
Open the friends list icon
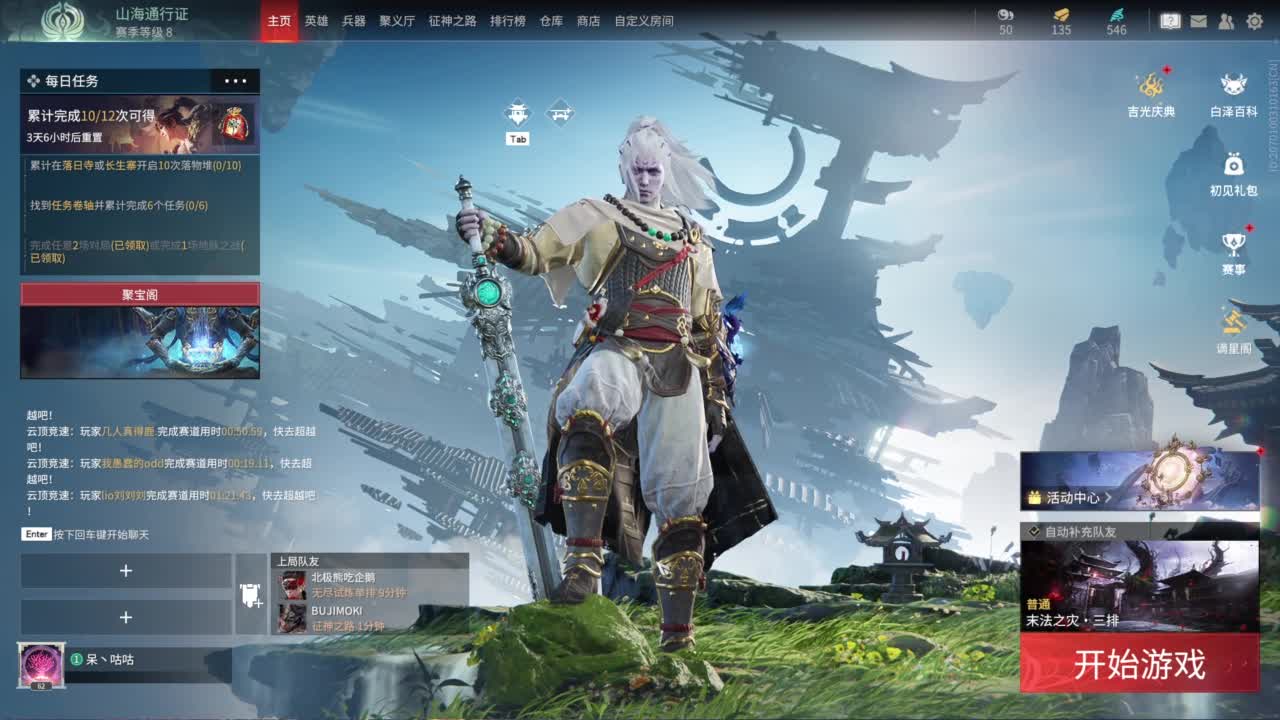[x=1228, y=20]
